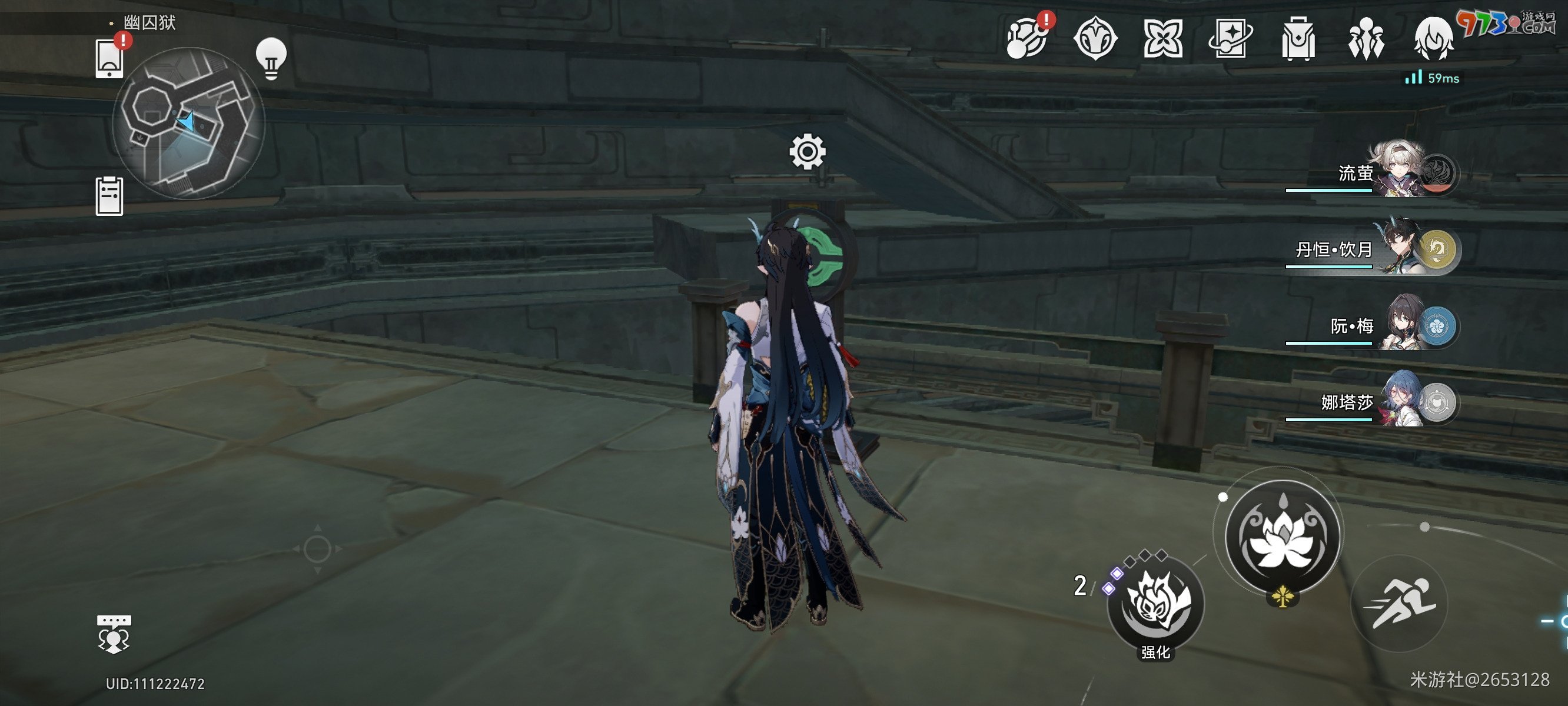The height and width of the screenshot is (706, 1568).
Task: Open the four-petal flower event icon
Action: pyautogui.click(x=1162, y=38)
